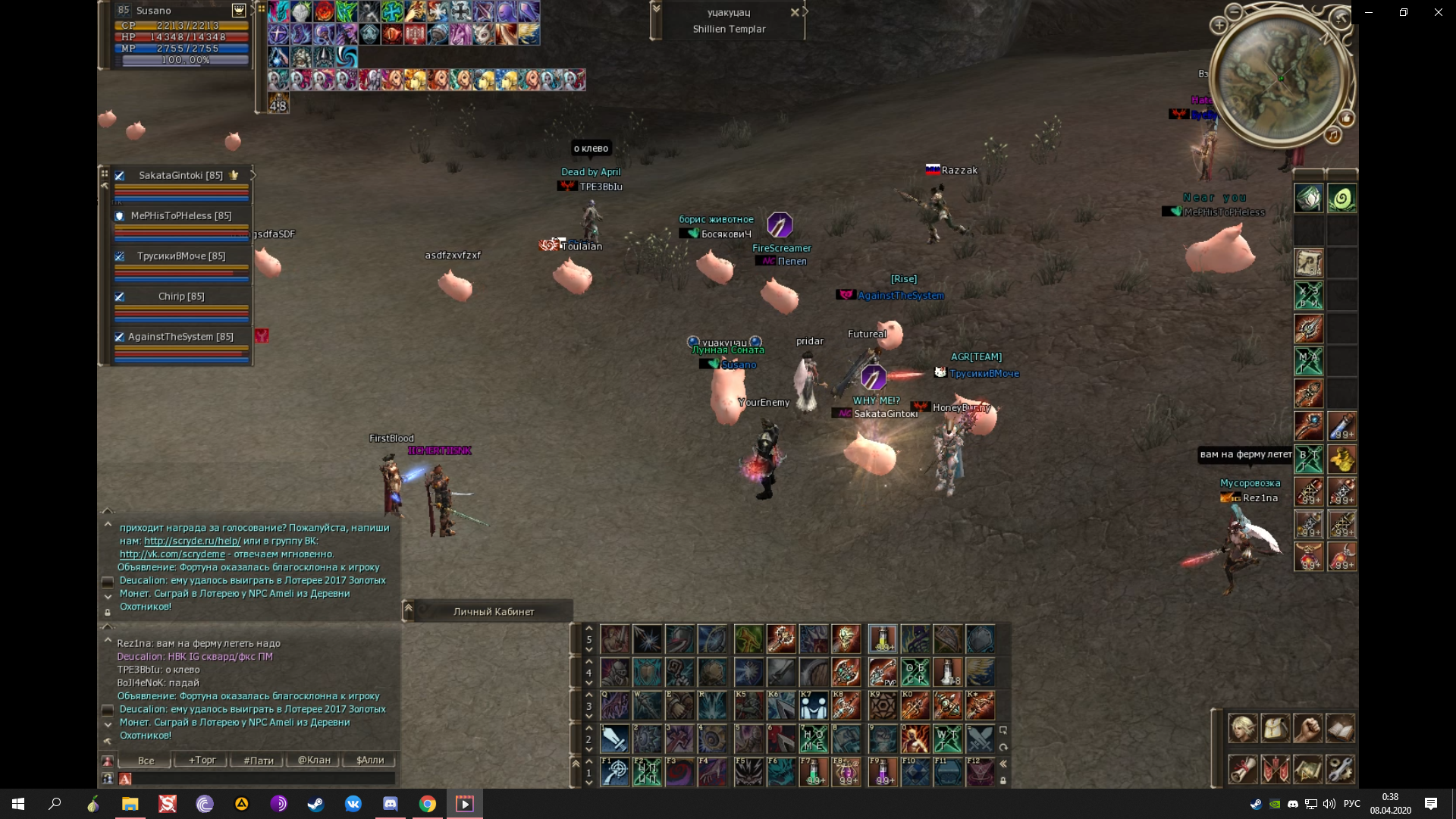Toggle the checkbox beside AgainstTheSystem
This screenshot has height=819, width=1456.
(119, 337)
